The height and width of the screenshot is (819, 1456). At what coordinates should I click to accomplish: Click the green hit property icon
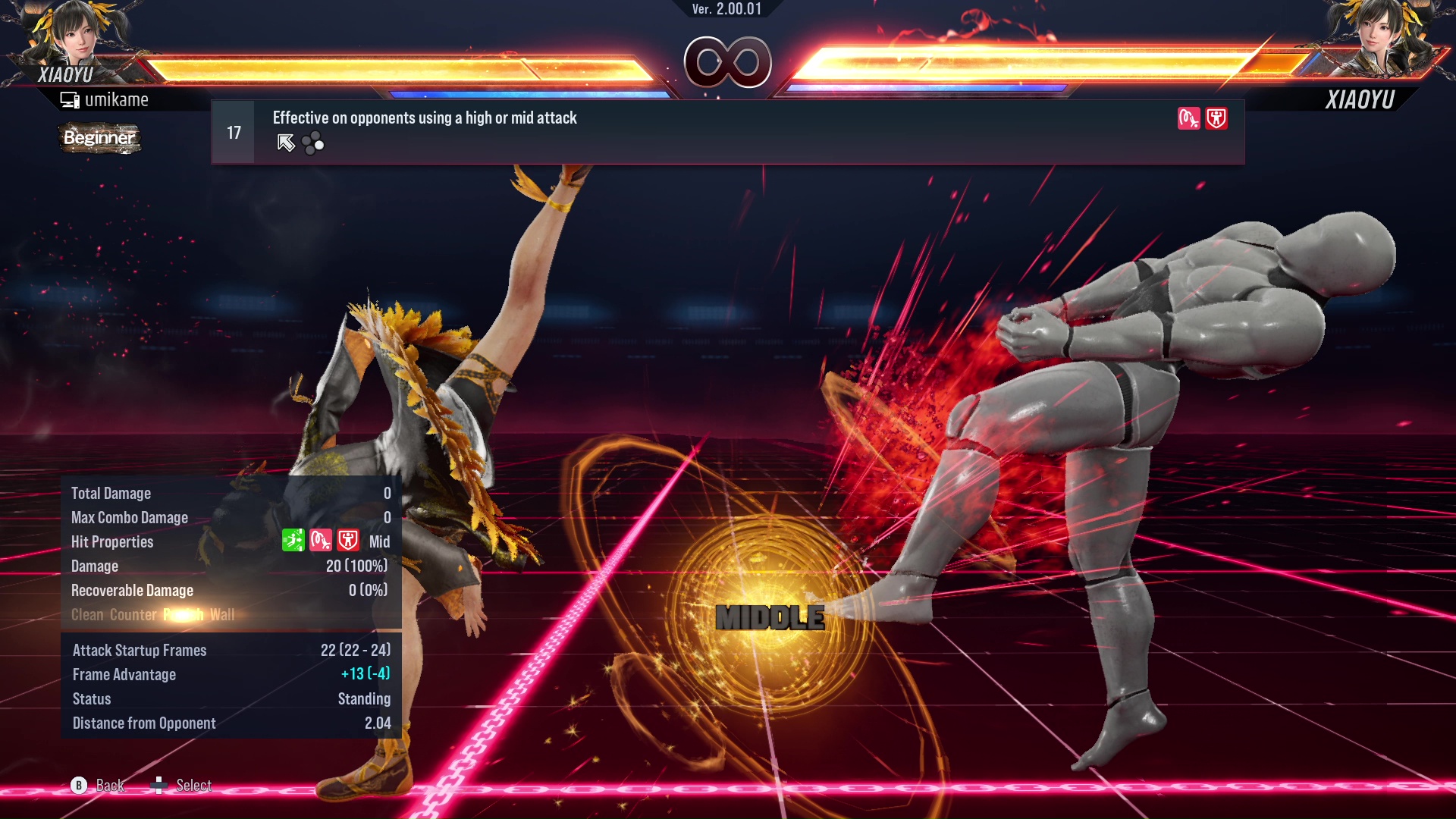tap(293, 541)
